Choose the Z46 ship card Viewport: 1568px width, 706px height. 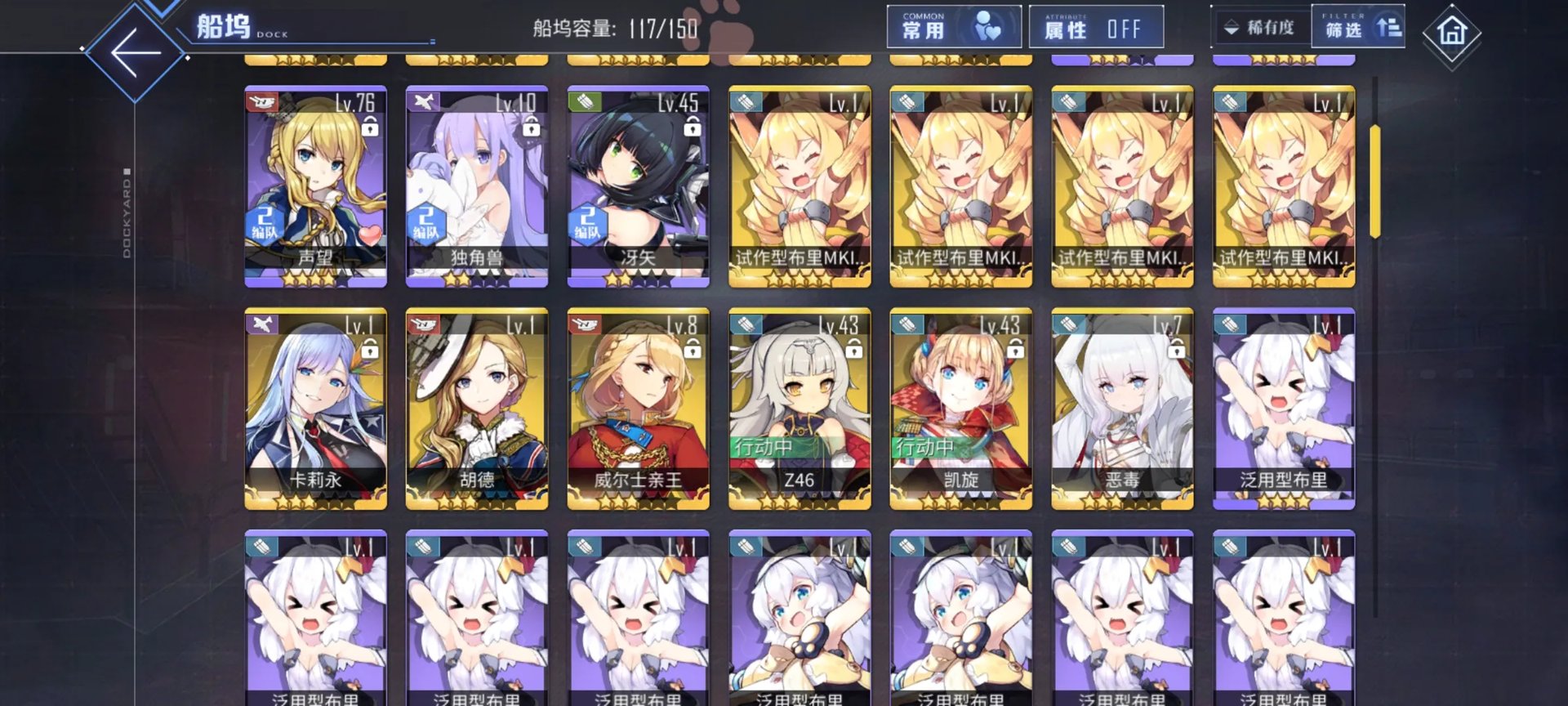[x=800, y=409]
